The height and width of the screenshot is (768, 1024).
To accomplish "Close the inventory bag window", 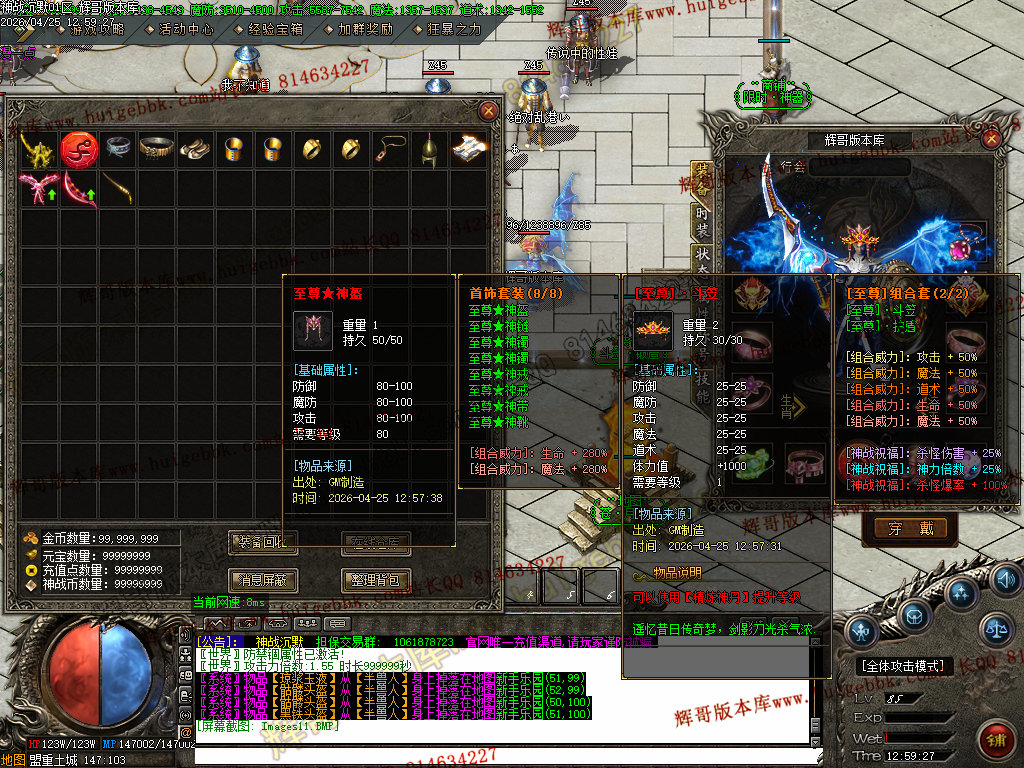I will 488,111.
